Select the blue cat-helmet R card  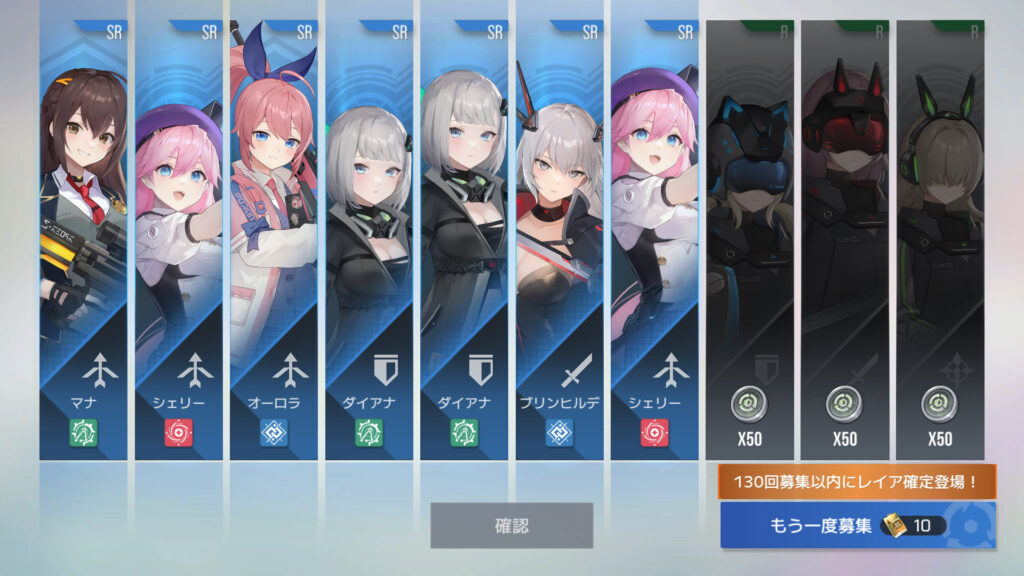tap(749, 240)
